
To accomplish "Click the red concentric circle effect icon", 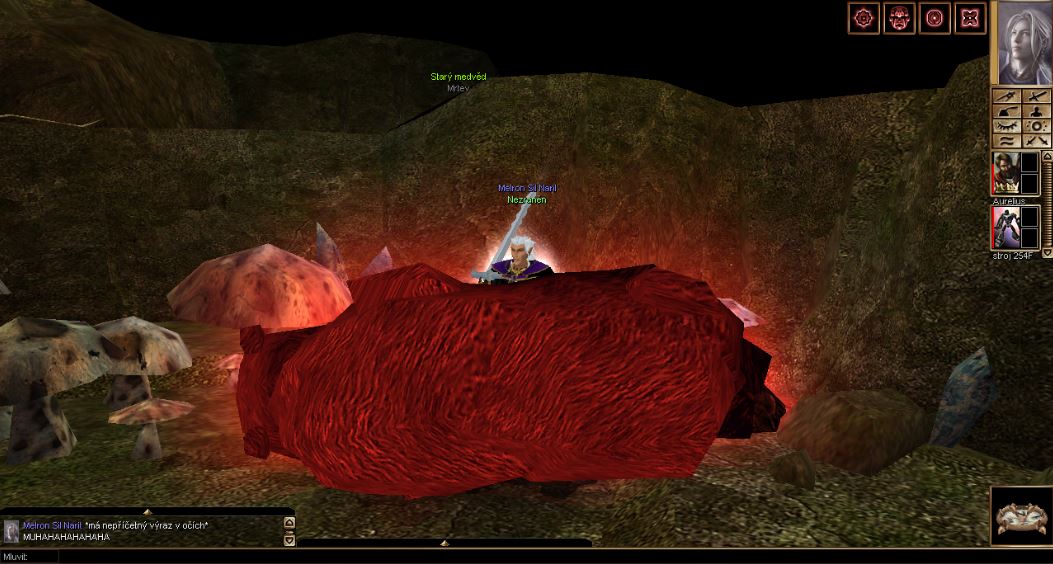I will point(935,17).
